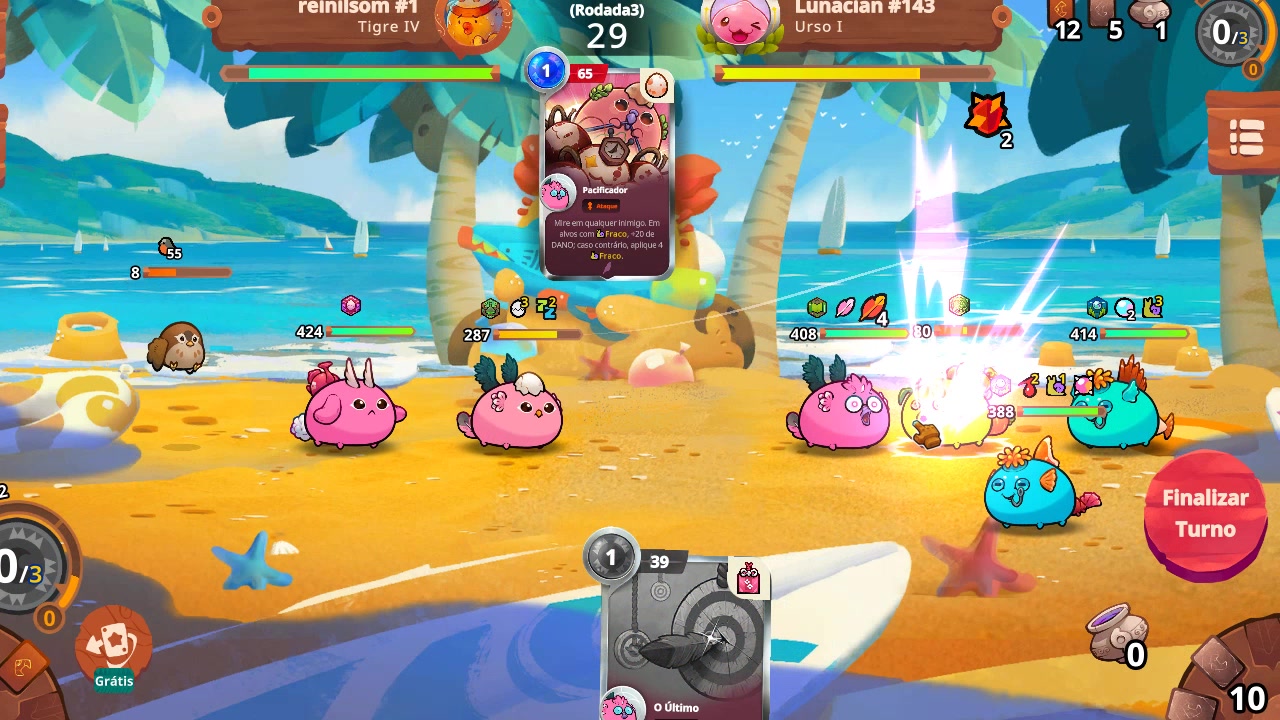Click the yellow health bar of Lunacian #143

point(820,72)
